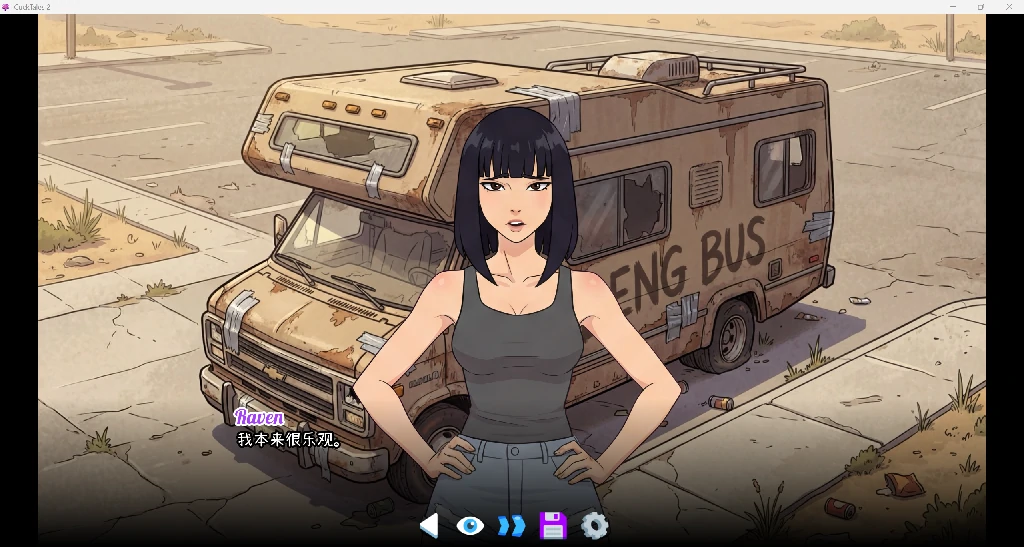Go back with the left arrow button
The image size is (1024, 547).
click(429, 525)
